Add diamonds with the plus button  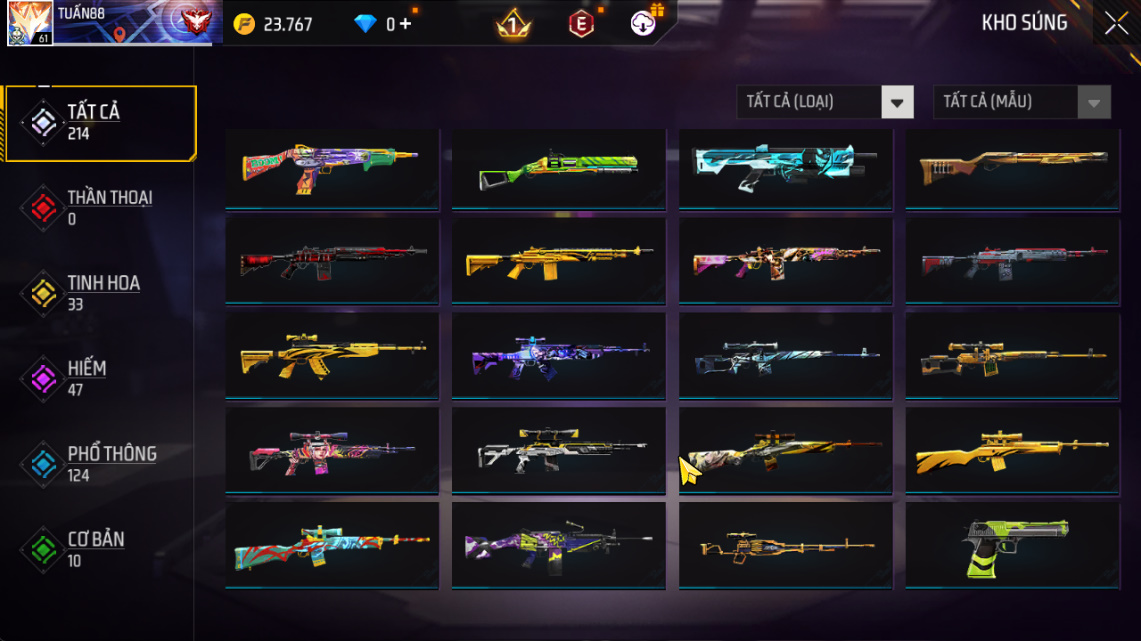click(405, 24)
